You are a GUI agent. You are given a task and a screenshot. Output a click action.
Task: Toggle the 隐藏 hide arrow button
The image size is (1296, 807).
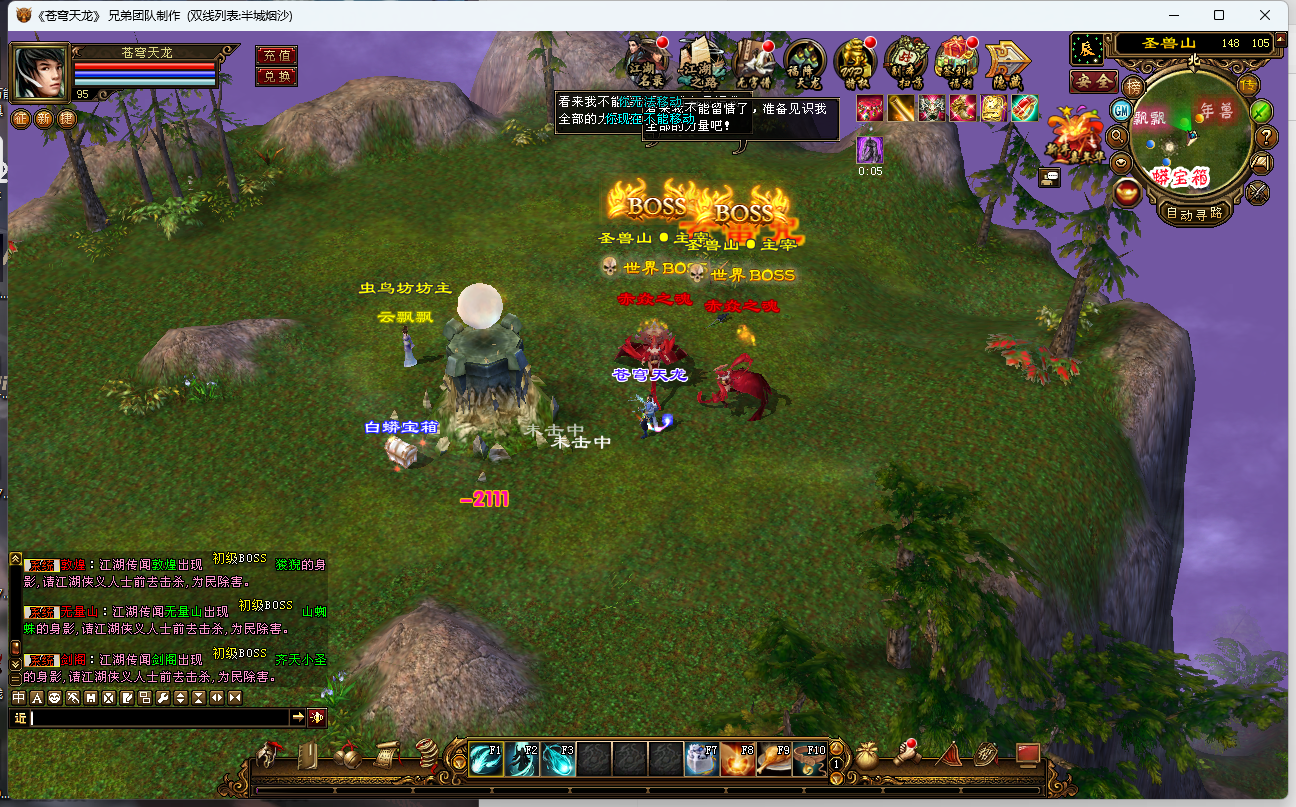click(1007, 62)
